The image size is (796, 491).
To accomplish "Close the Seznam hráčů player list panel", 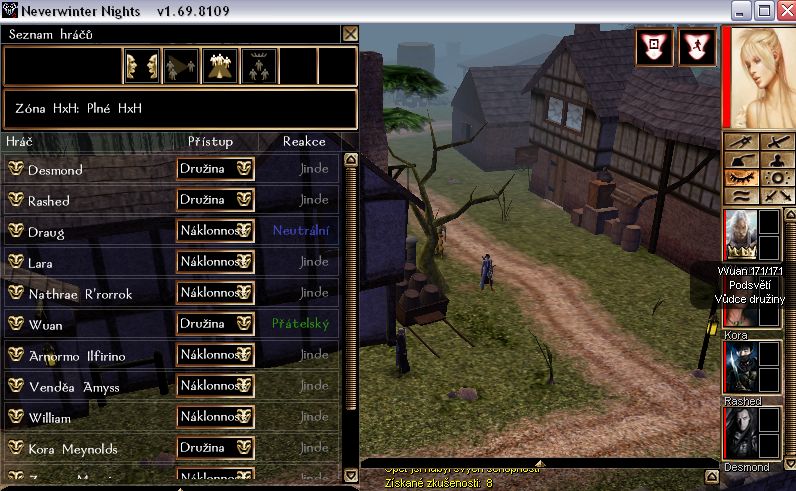I will (x=349, y=33).
